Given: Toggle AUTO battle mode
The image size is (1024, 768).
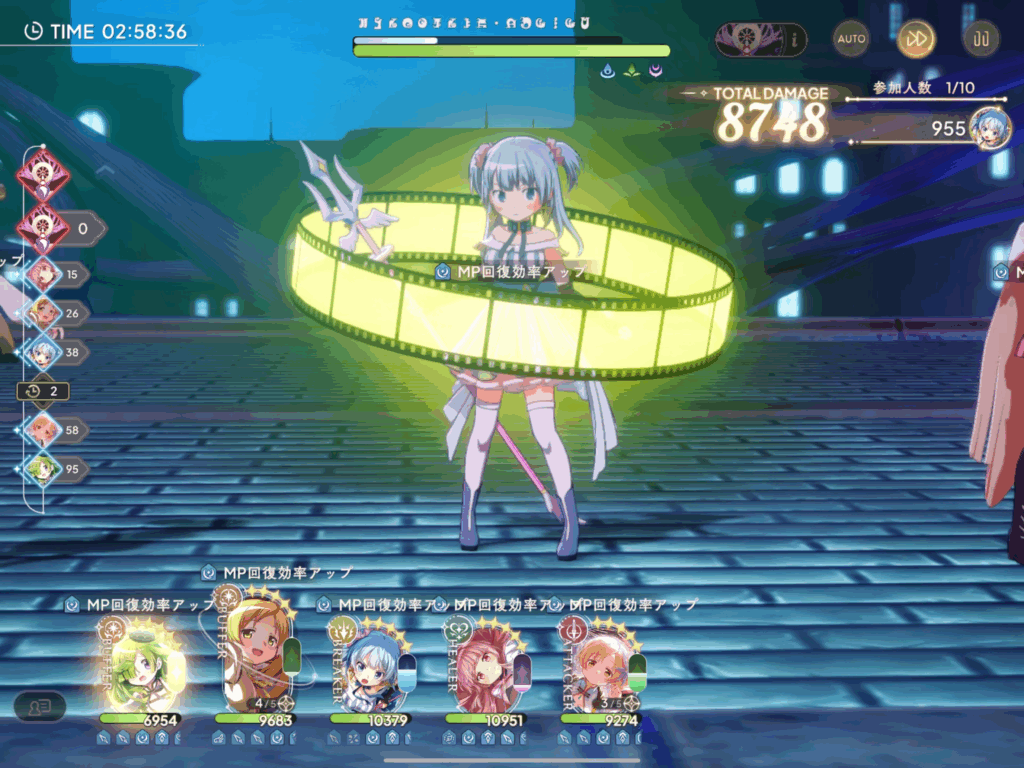Looking at the screenshot, I should coord(851,39).
